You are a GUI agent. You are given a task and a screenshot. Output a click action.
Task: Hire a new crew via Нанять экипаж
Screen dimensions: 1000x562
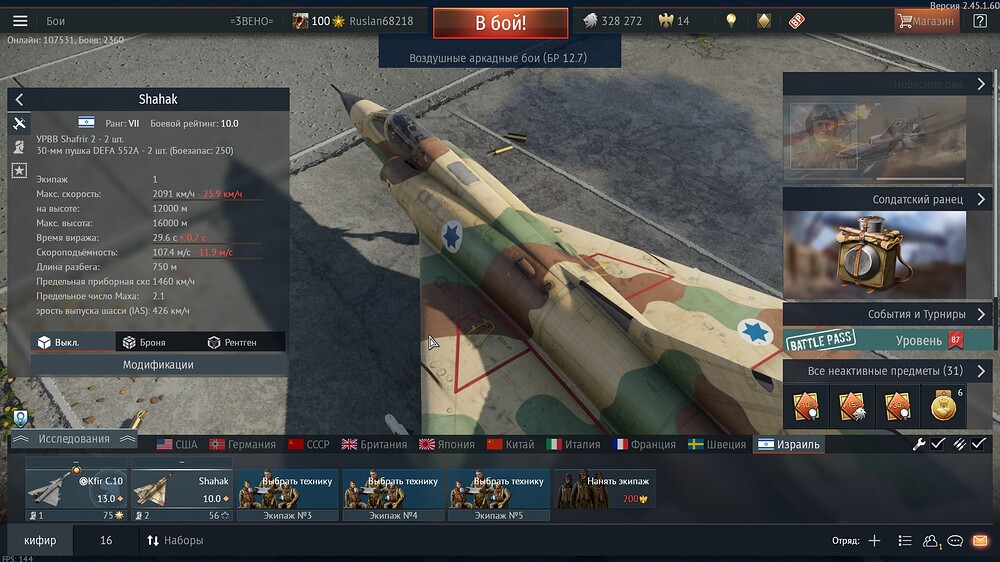(x=605, y=490)
